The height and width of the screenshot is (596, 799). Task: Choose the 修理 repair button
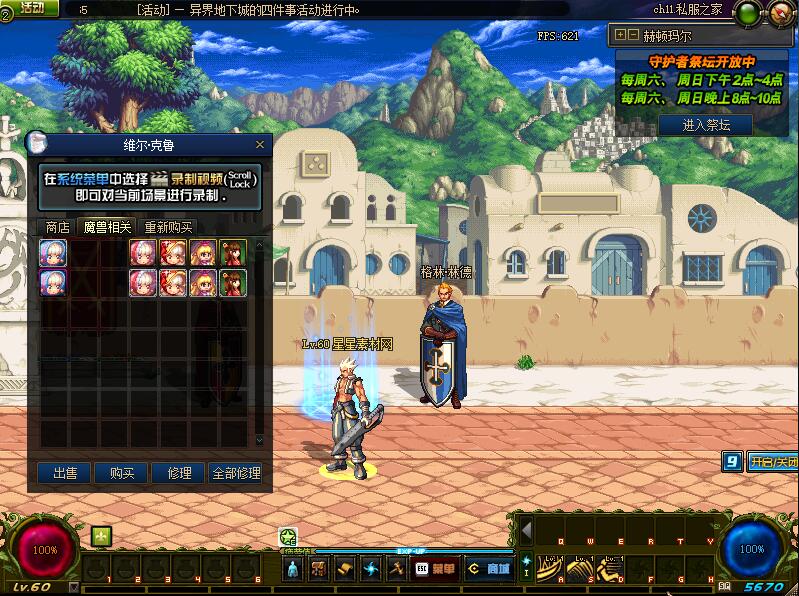(179, 473)
